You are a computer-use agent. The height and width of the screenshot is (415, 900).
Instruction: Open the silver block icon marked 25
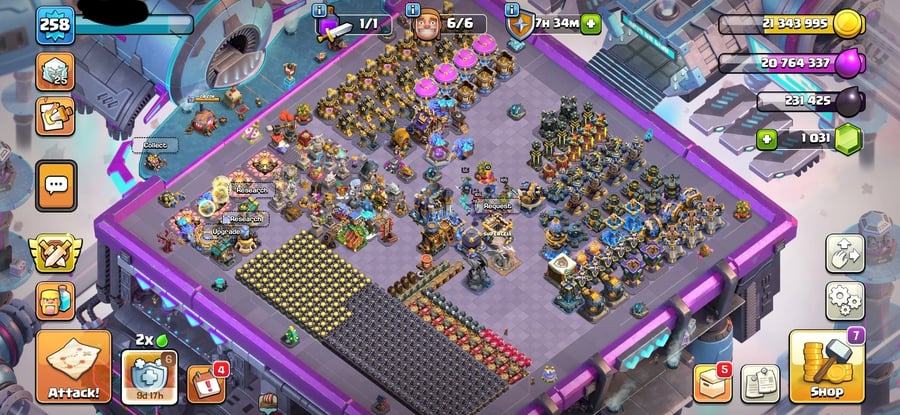(55, 71)
